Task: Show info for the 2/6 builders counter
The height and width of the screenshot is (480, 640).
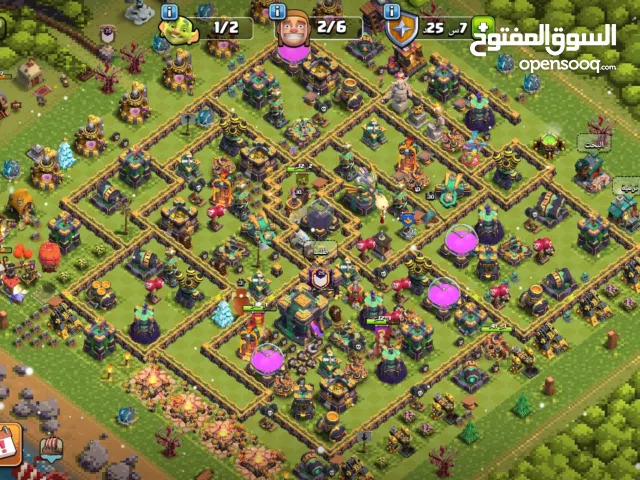Action: click(281, 13)
